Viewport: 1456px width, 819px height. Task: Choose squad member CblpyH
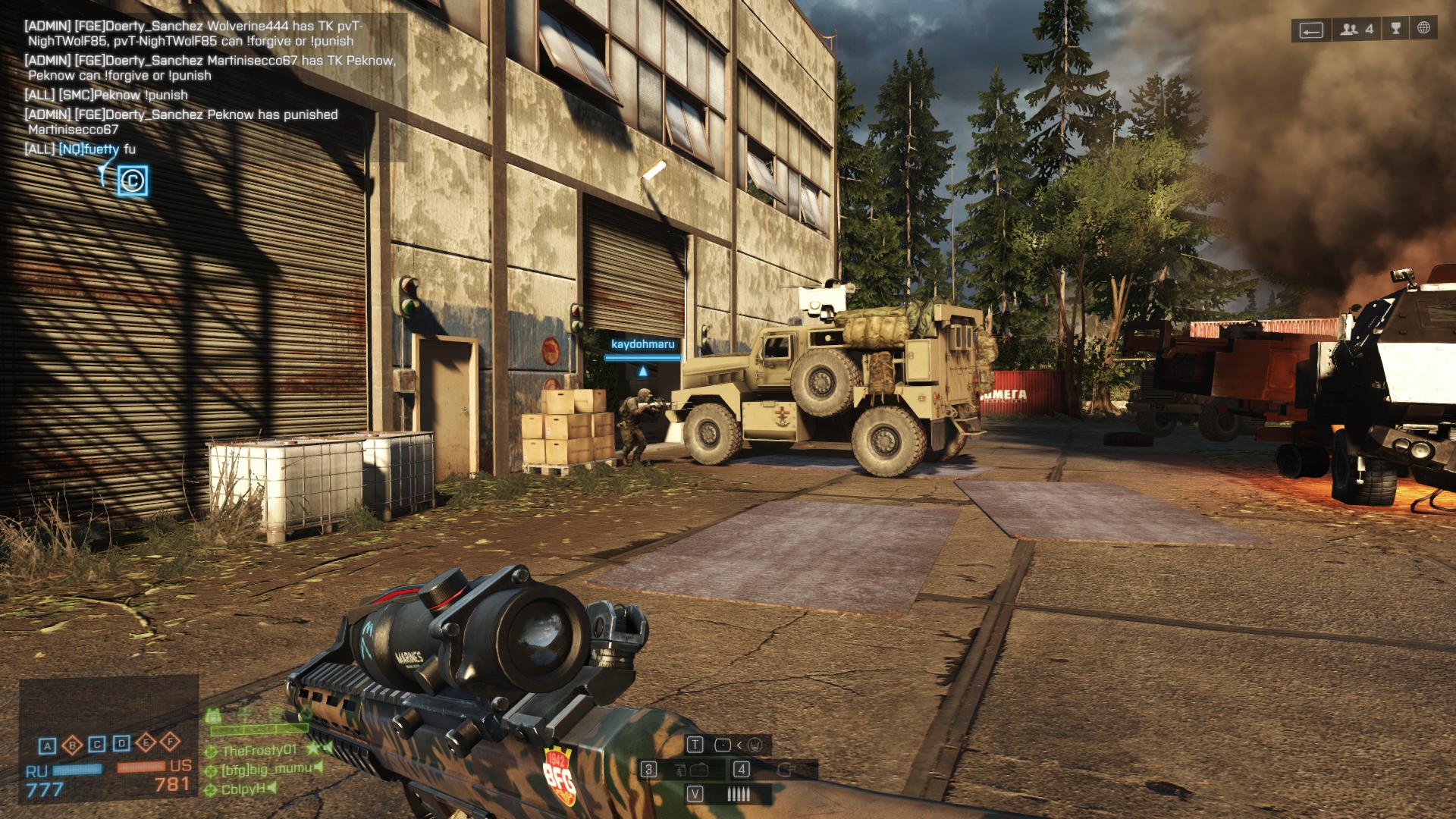point(243,789)
